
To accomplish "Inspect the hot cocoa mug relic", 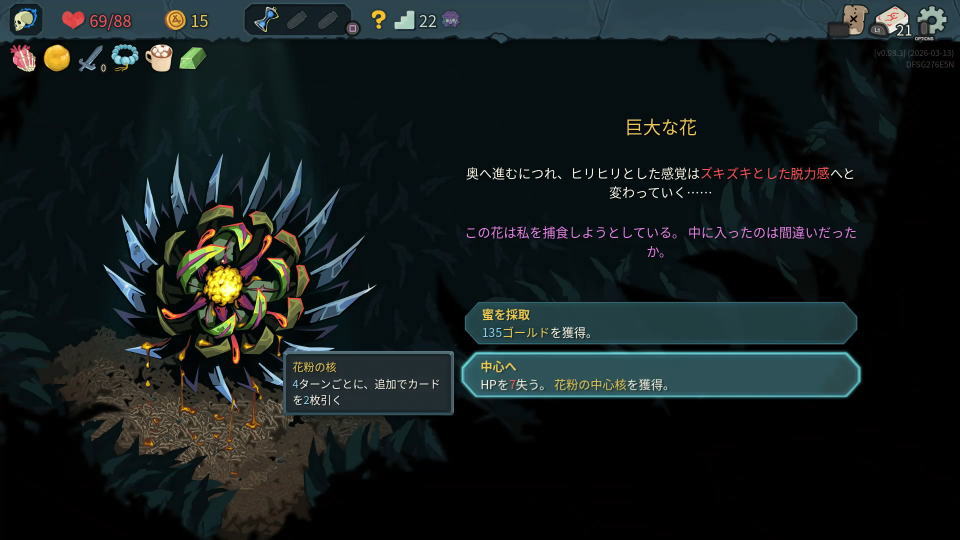I will point(158,59).
